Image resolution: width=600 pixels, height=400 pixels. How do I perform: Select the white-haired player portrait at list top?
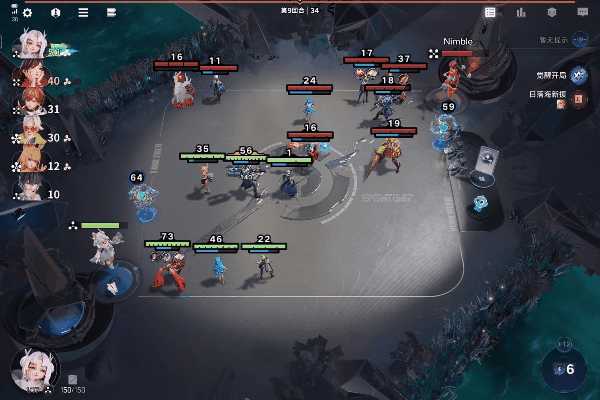(29, 46)
